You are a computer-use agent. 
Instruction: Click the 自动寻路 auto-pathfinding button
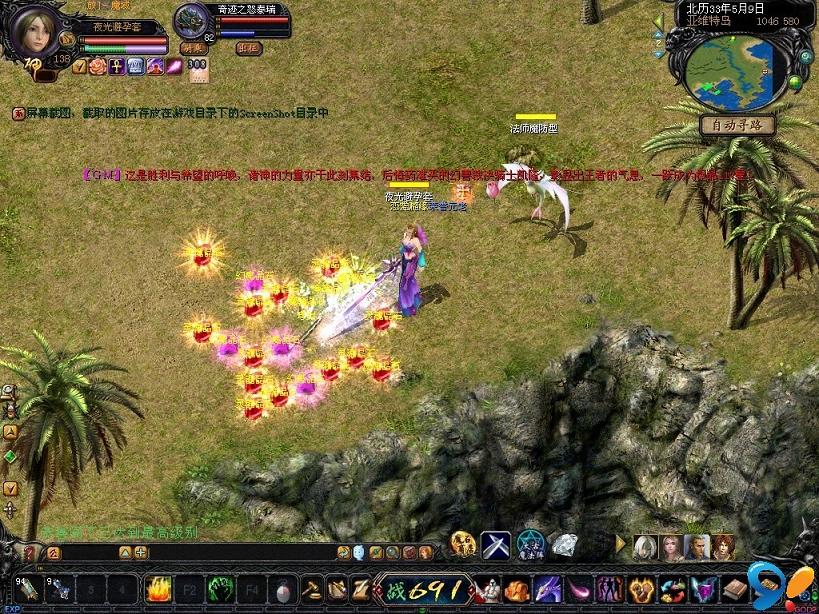(x=737, y=125)
